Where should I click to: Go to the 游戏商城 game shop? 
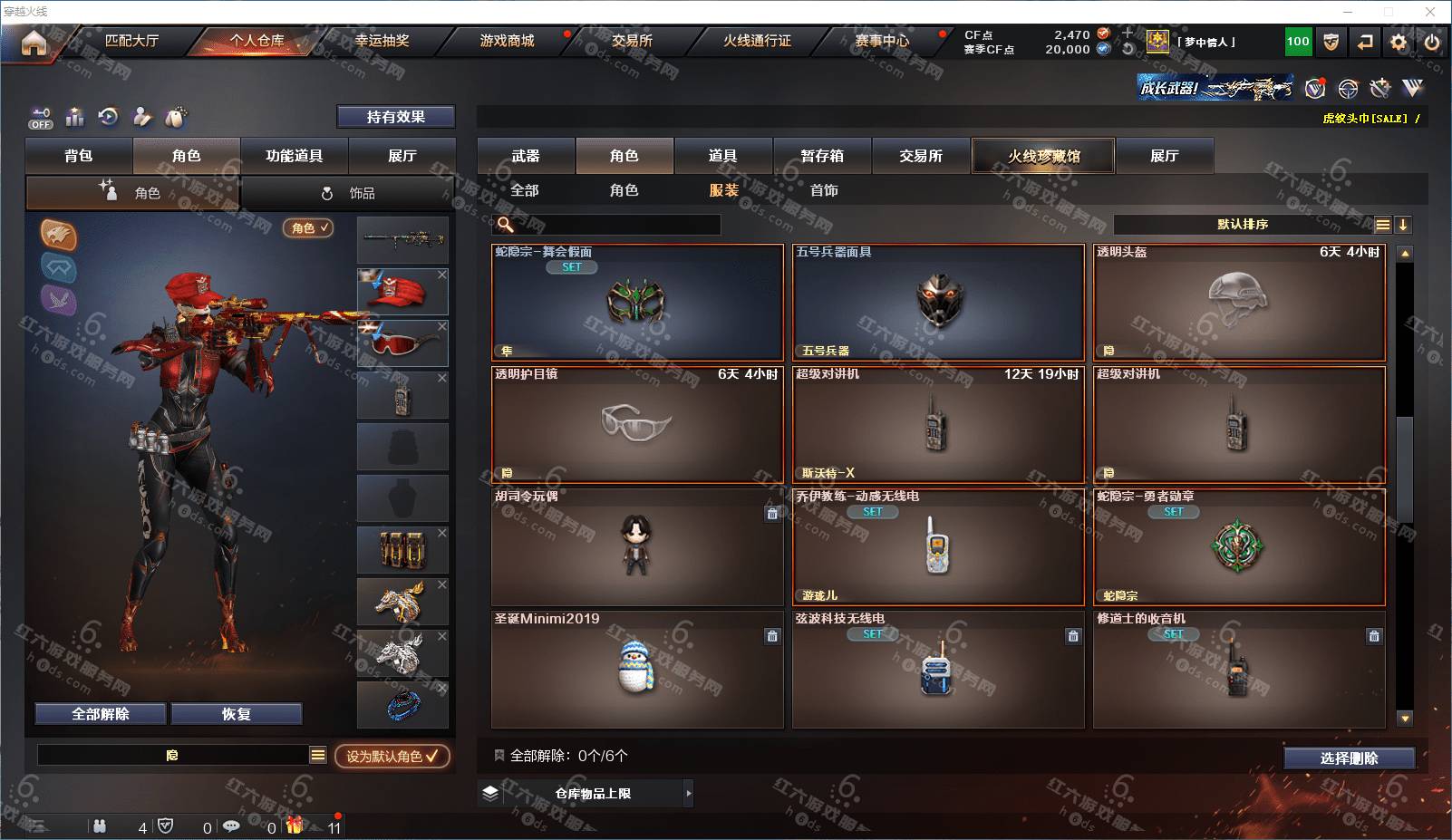tap(507, 41)
